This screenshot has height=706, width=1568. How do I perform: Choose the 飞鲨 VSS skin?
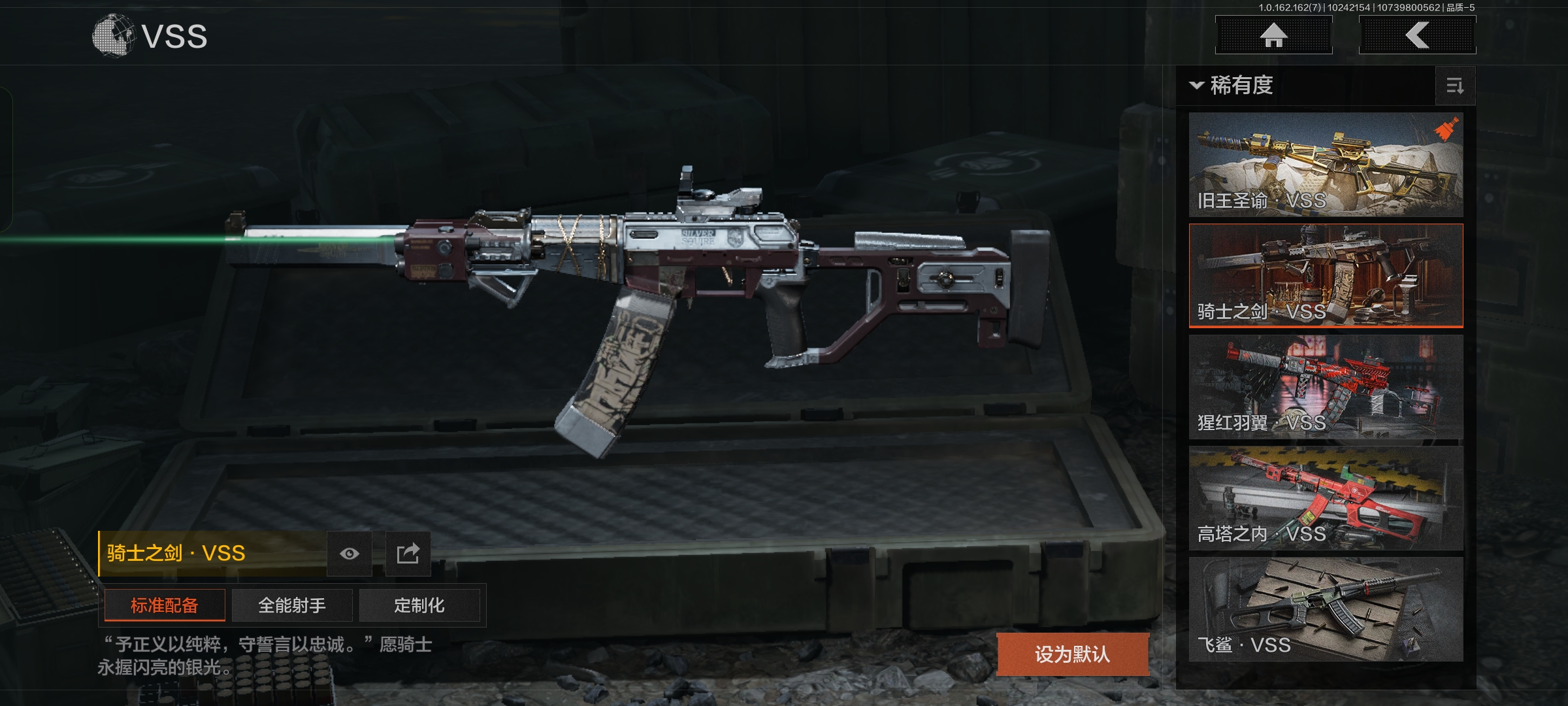pos(1326,609)
